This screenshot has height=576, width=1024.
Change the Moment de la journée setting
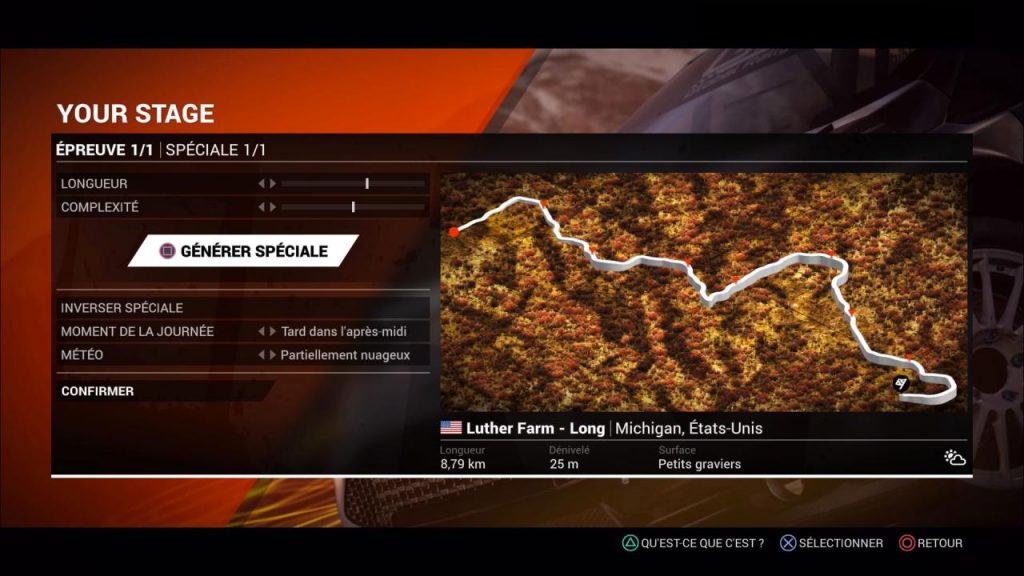click(x=342, y=331)
